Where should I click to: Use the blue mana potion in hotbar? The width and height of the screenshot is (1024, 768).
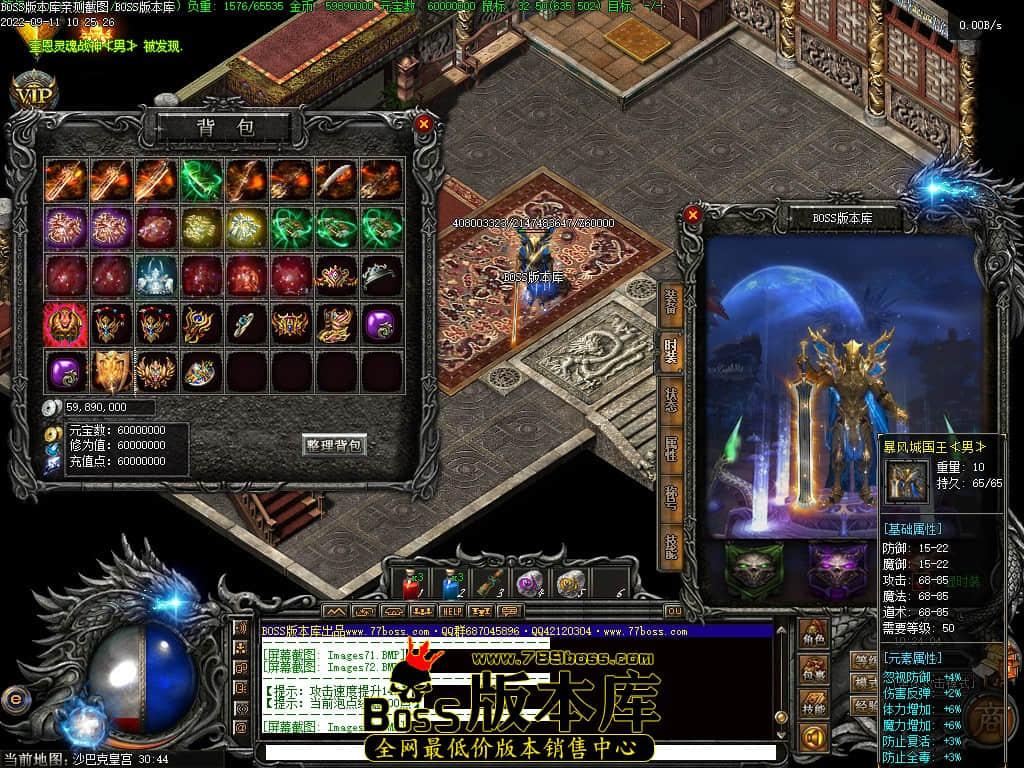pyautogui.click(x=450, y=583)
